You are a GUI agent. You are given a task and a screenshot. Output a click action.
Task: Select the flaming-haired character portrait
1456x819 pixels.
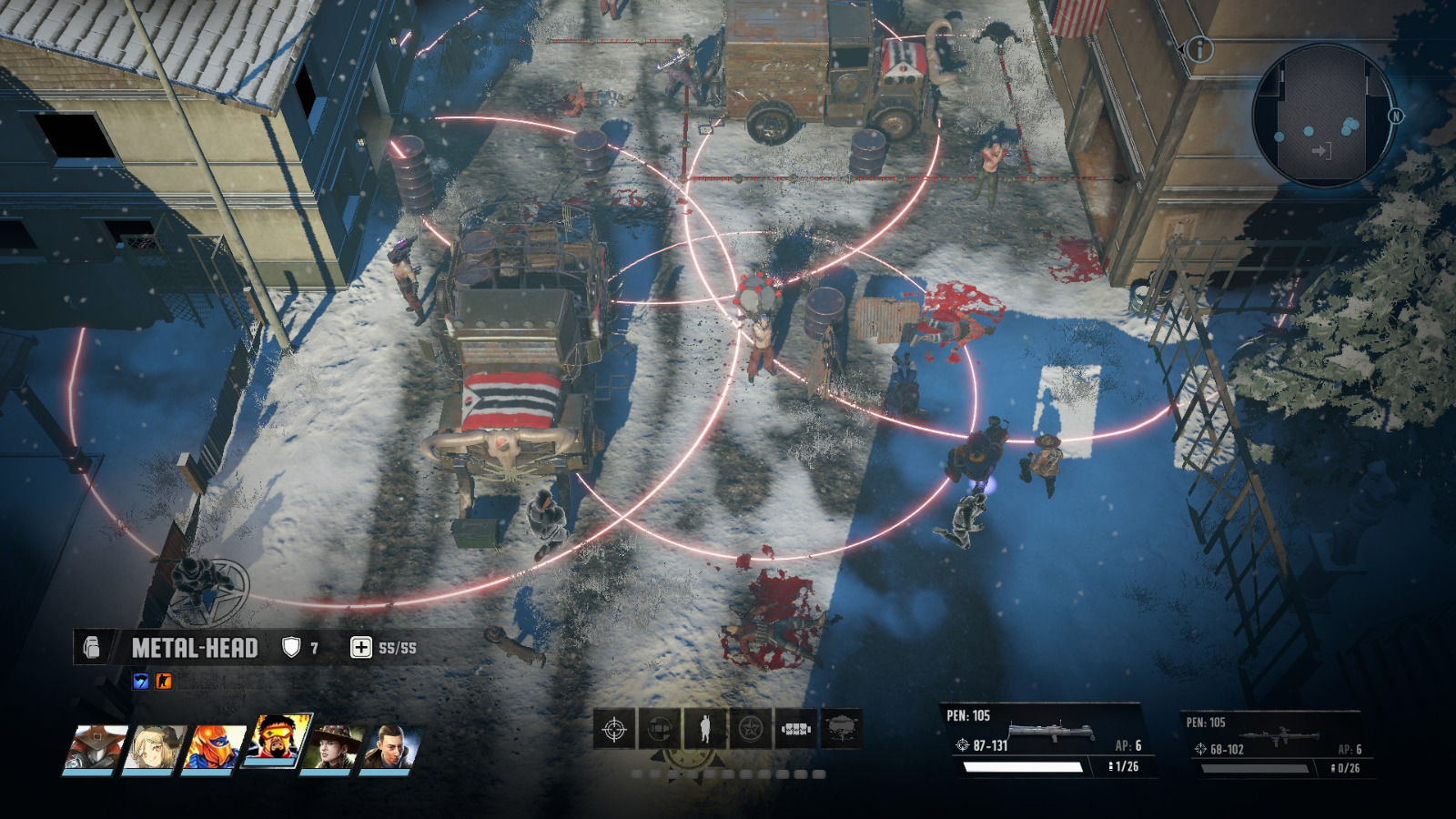pos(274,738)
